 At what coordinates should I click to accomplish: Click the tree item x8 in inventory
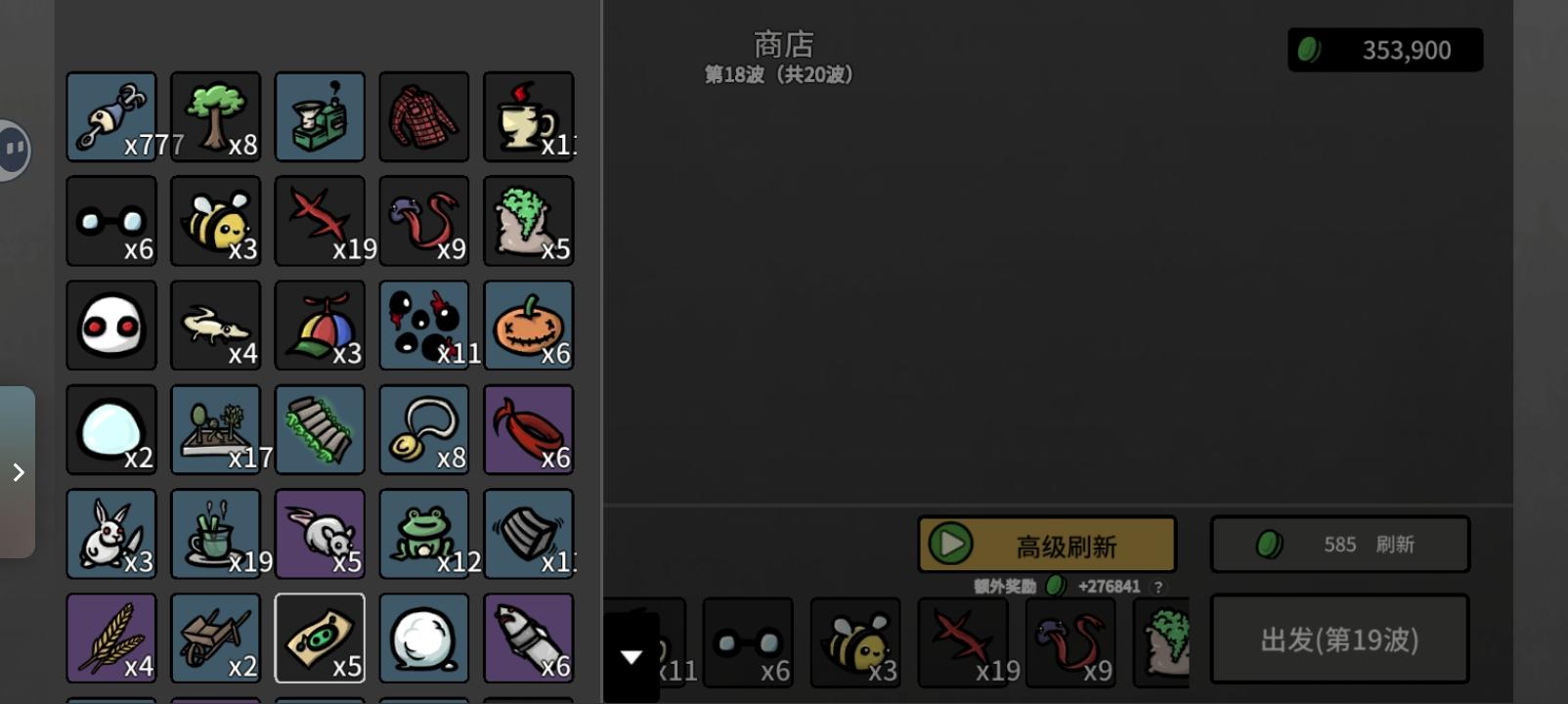(215, 116)
